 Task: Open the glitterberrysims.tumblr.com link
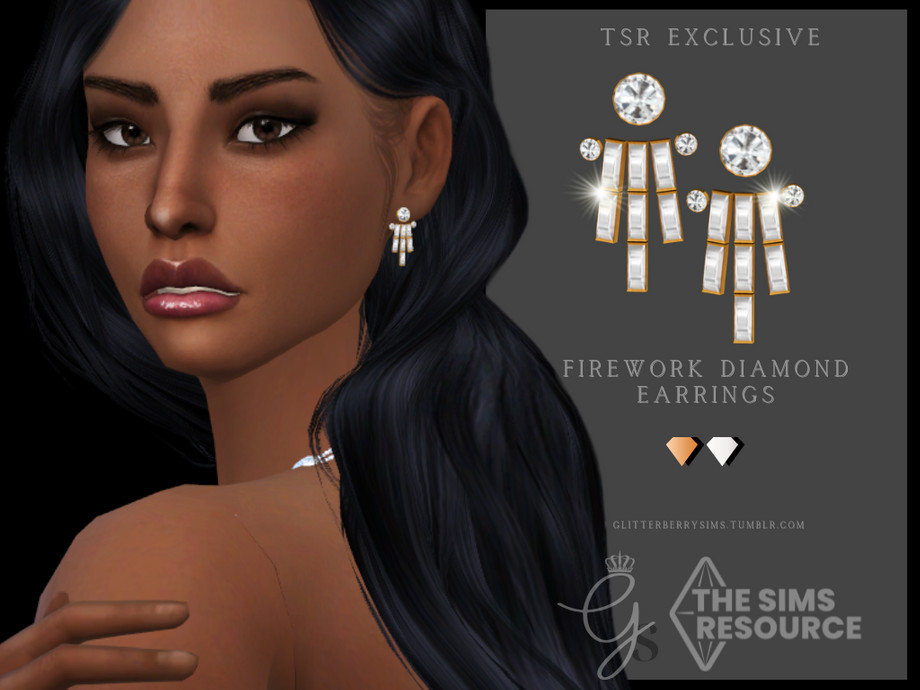click(709, 524)
